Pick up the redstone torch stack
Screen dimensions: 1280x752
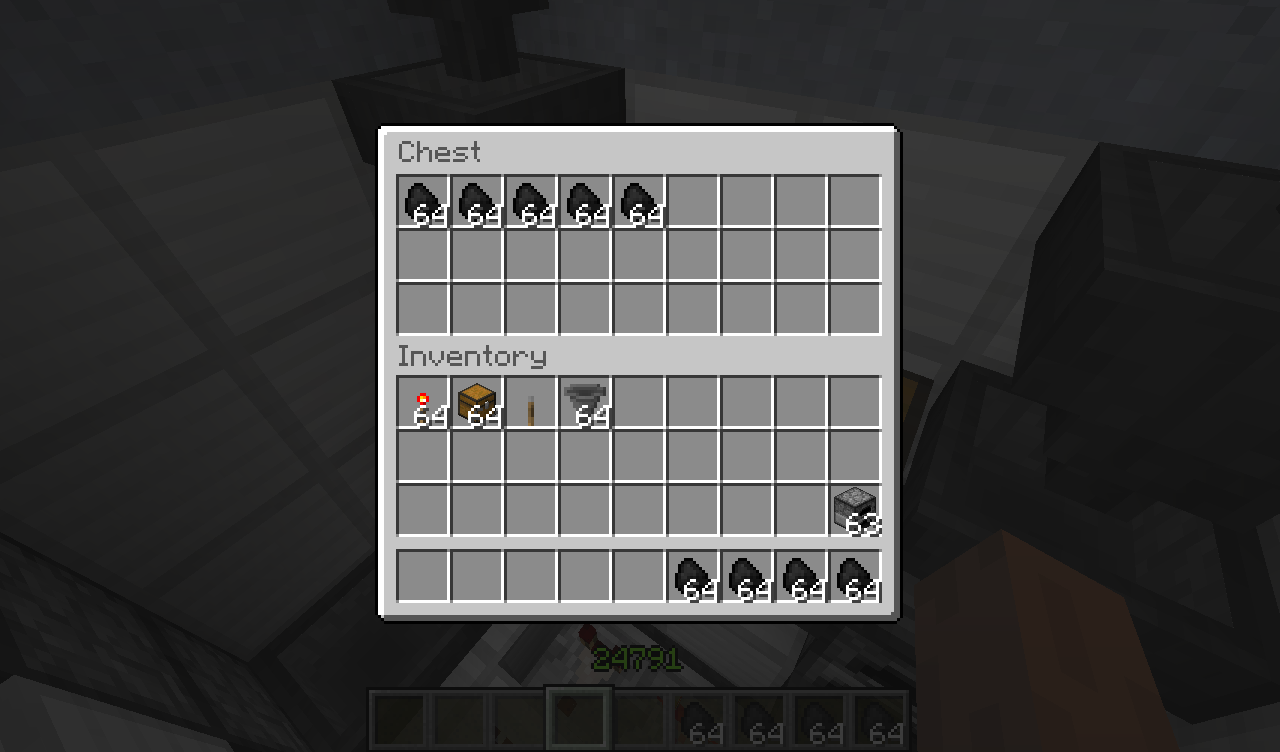click(423, 403)
